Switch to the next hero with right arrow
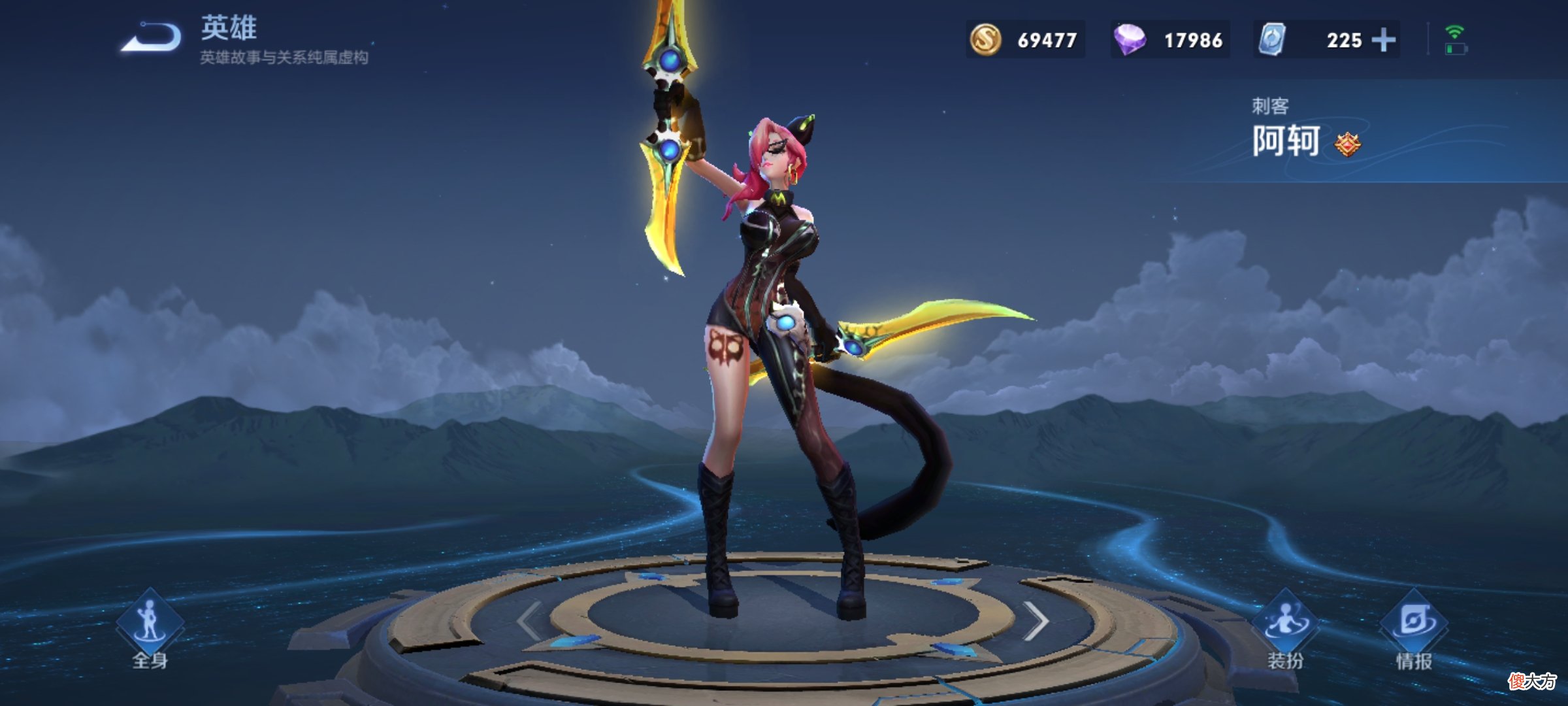Screen dimensions: 1568x706 tap(1035, 621)
